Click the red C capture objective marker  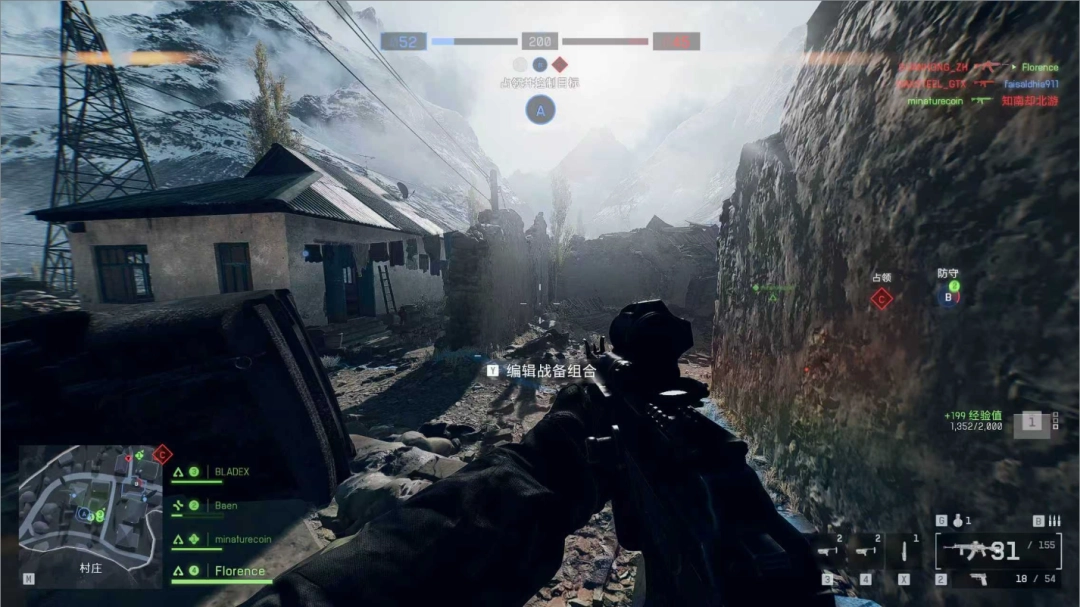881,297
